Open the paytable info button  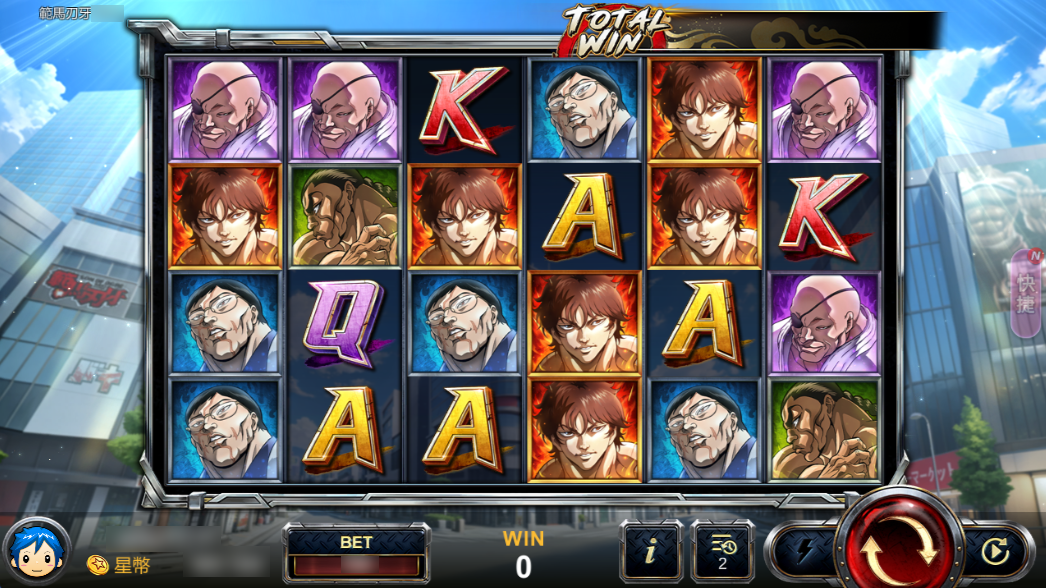pyautogui.click(x=651, y=551)
